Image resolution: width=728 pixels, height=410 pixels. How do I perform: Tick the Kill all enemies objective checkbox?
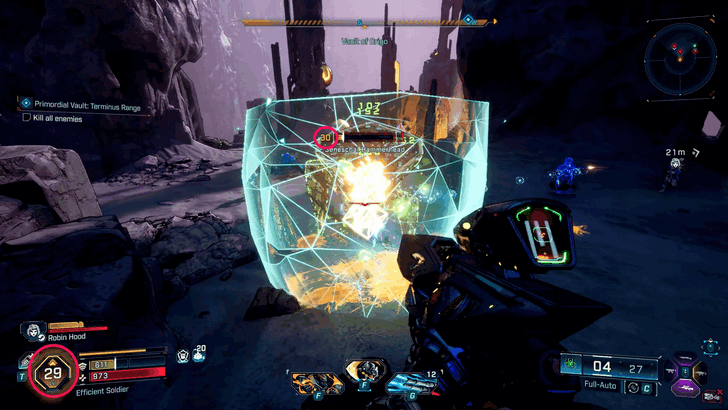pyautogui.click(x=26, y=117)
